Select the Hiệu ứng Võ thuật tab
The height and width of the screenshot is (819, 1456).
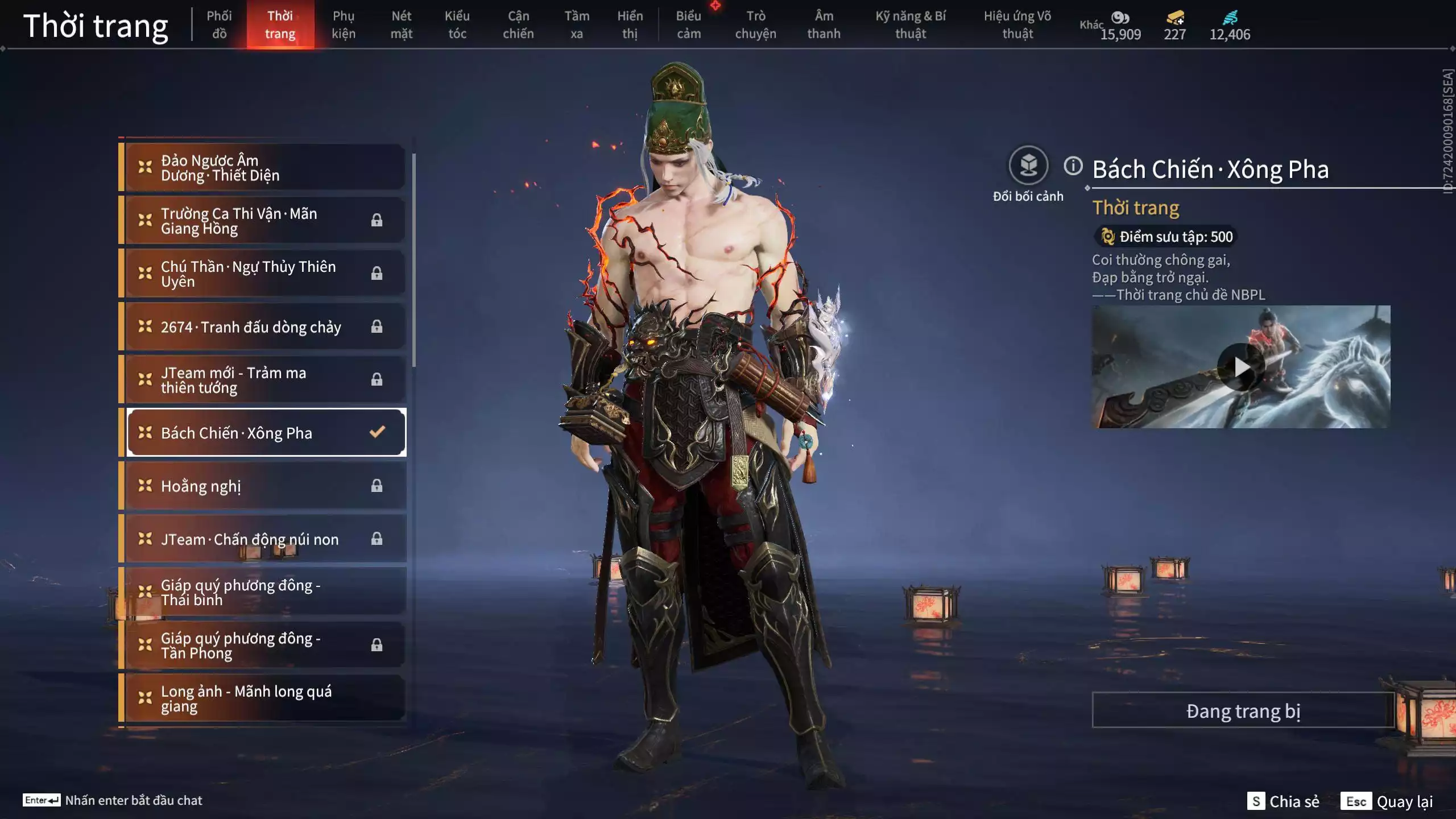tap(1017, 25)
